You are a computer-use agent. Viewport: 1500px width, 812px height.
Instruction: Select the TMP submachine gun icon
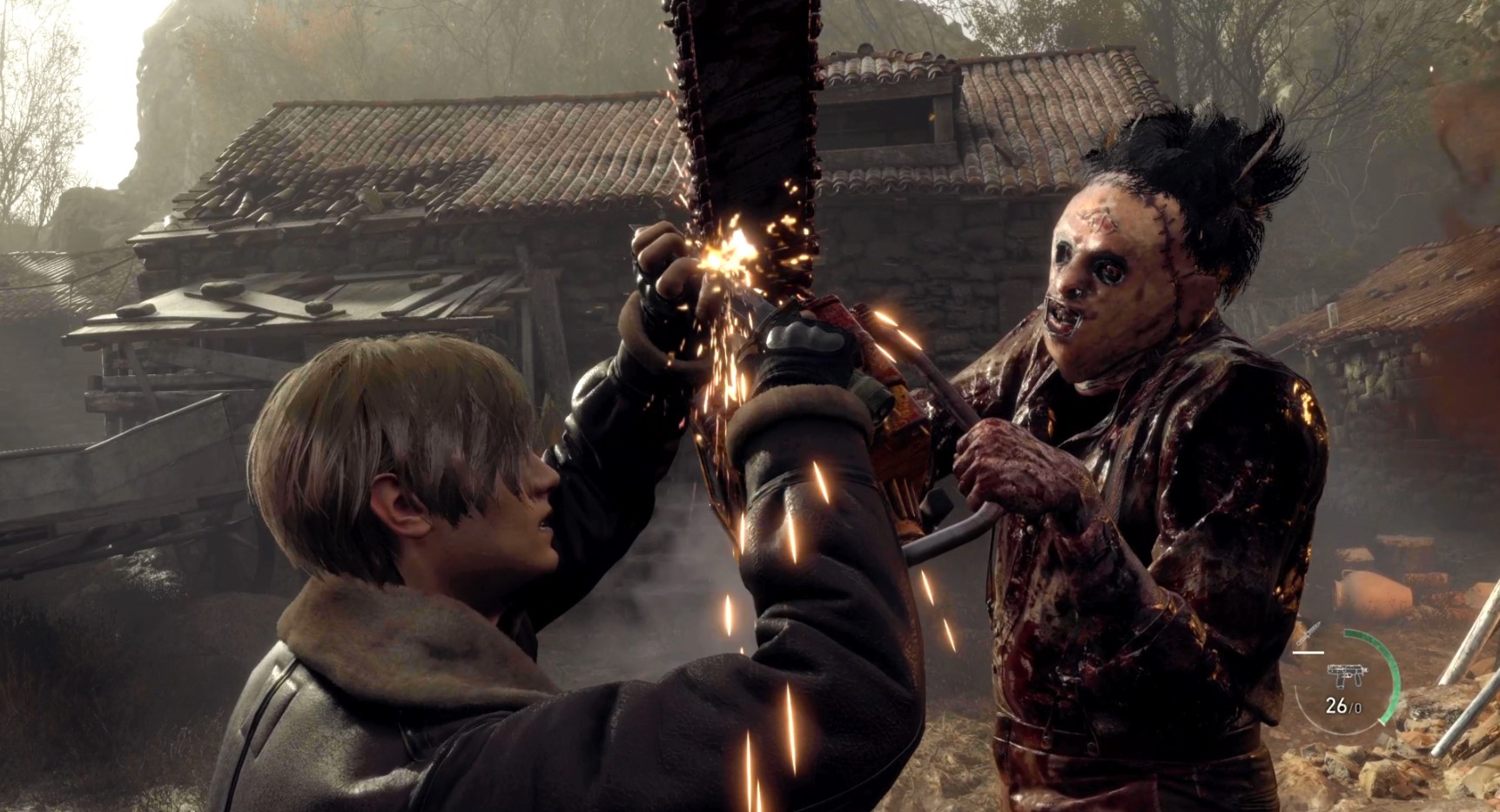pyautogui.click(x=1347, y=675)
